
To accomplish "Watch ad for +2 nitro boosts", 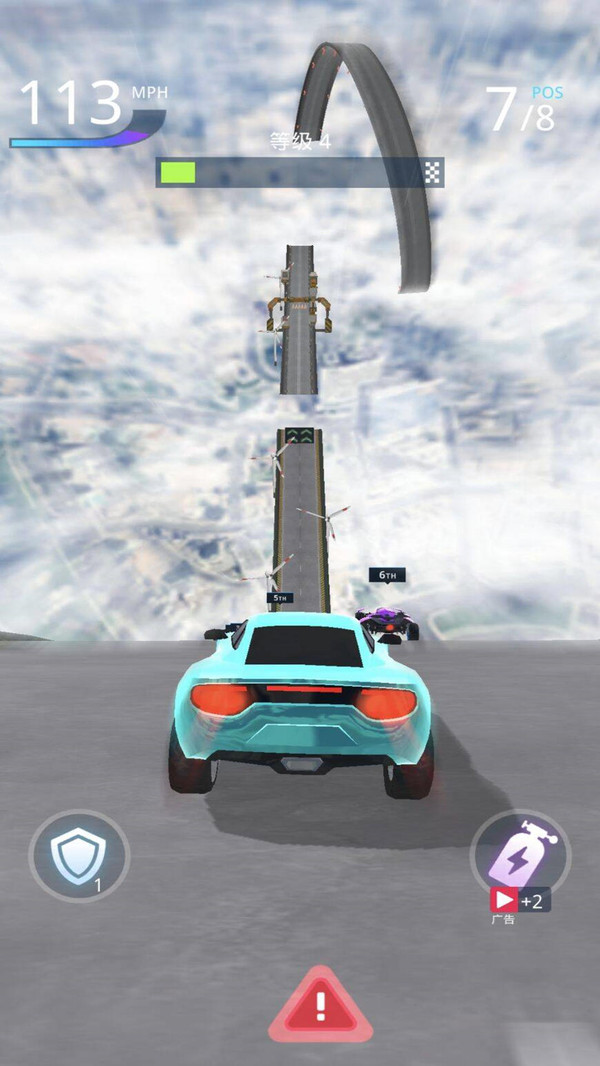I will [x=519, y=900].
